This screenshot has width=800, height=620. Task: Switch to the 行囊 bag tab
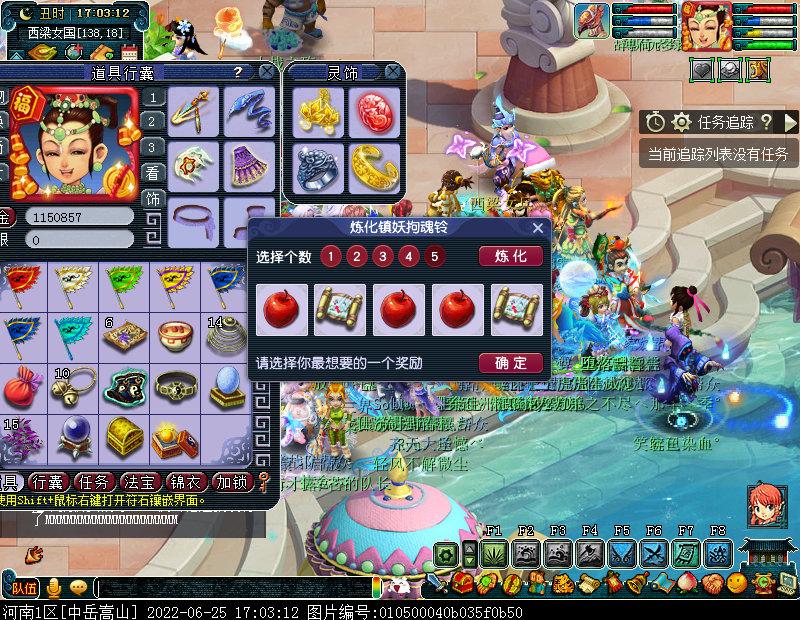(x=50, y=481)
